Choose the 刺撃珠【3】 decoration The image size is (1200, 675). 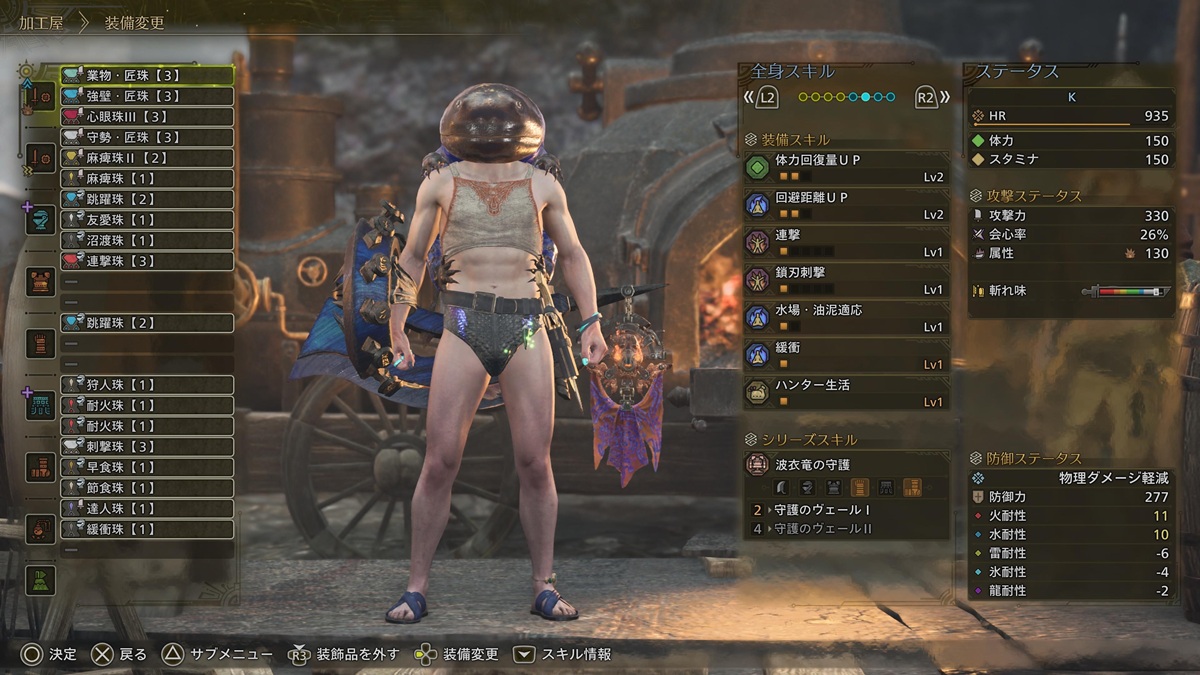pyautogui.click(x=147, y=446)
